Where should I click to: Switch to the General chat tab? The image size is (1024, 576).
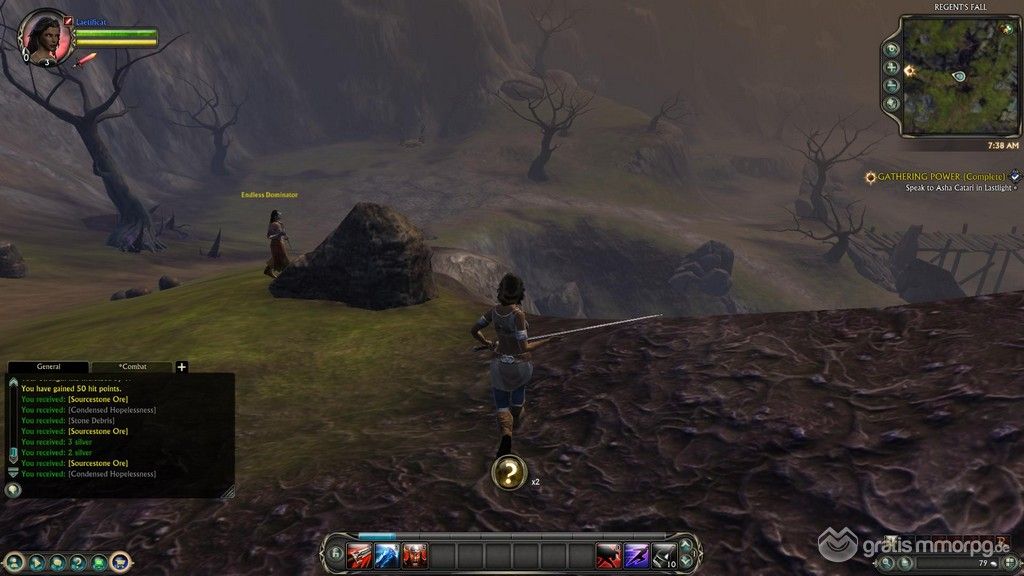click(48, 367)
